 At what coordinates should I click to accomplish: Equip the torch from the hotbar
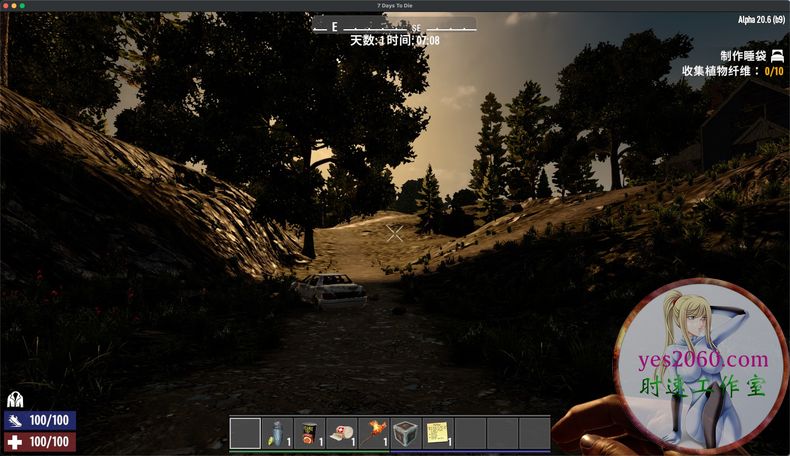tap(373, 433)
